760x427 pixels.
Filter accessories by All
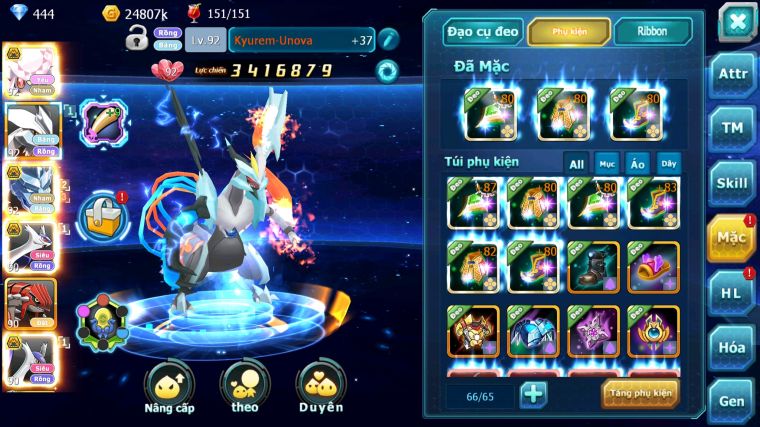pyautogui.click(x=577, y=164)
